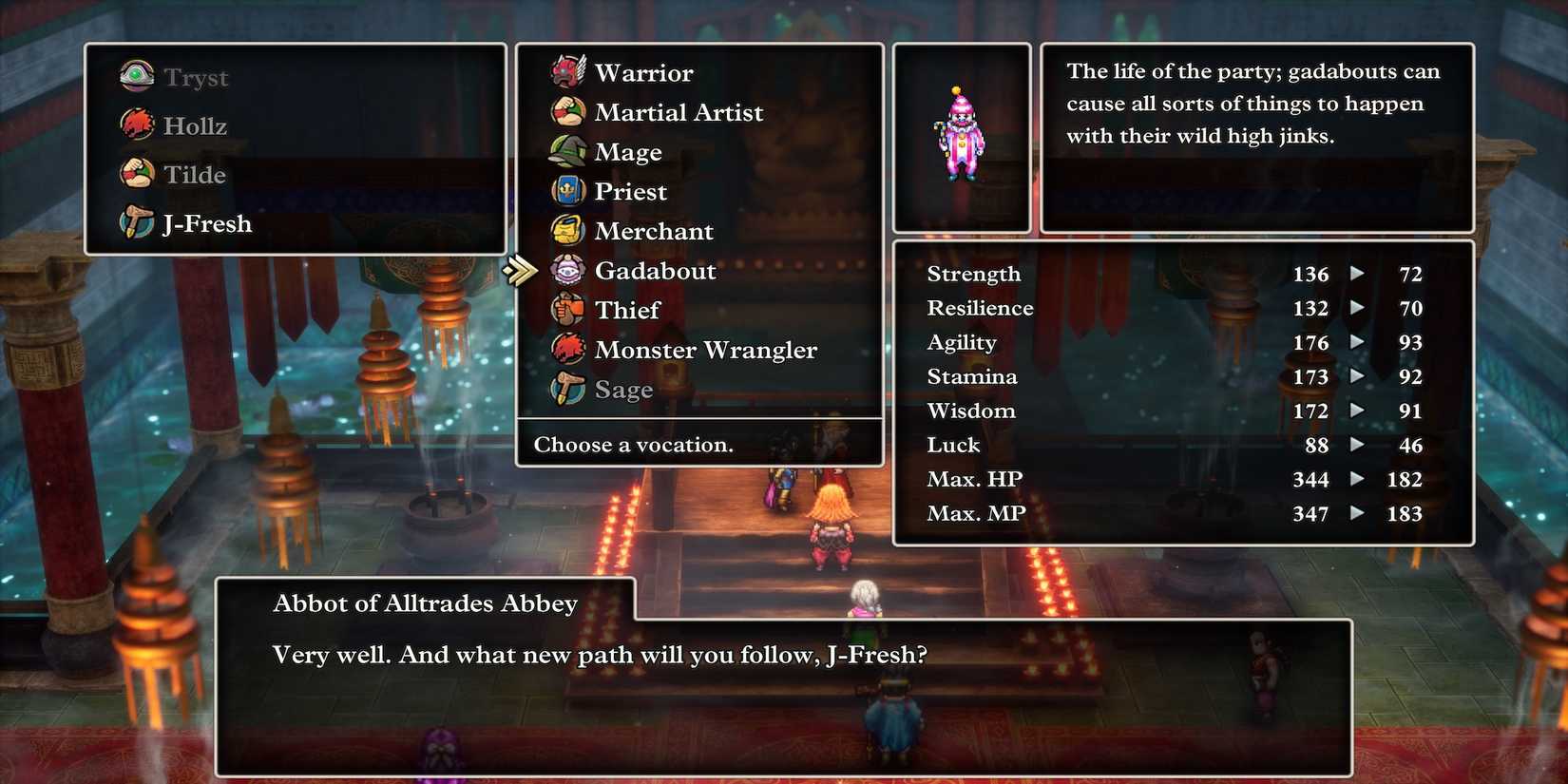Select the Monster Wrangler icon
1568x784 pixels.
click(x=568, y=350)
